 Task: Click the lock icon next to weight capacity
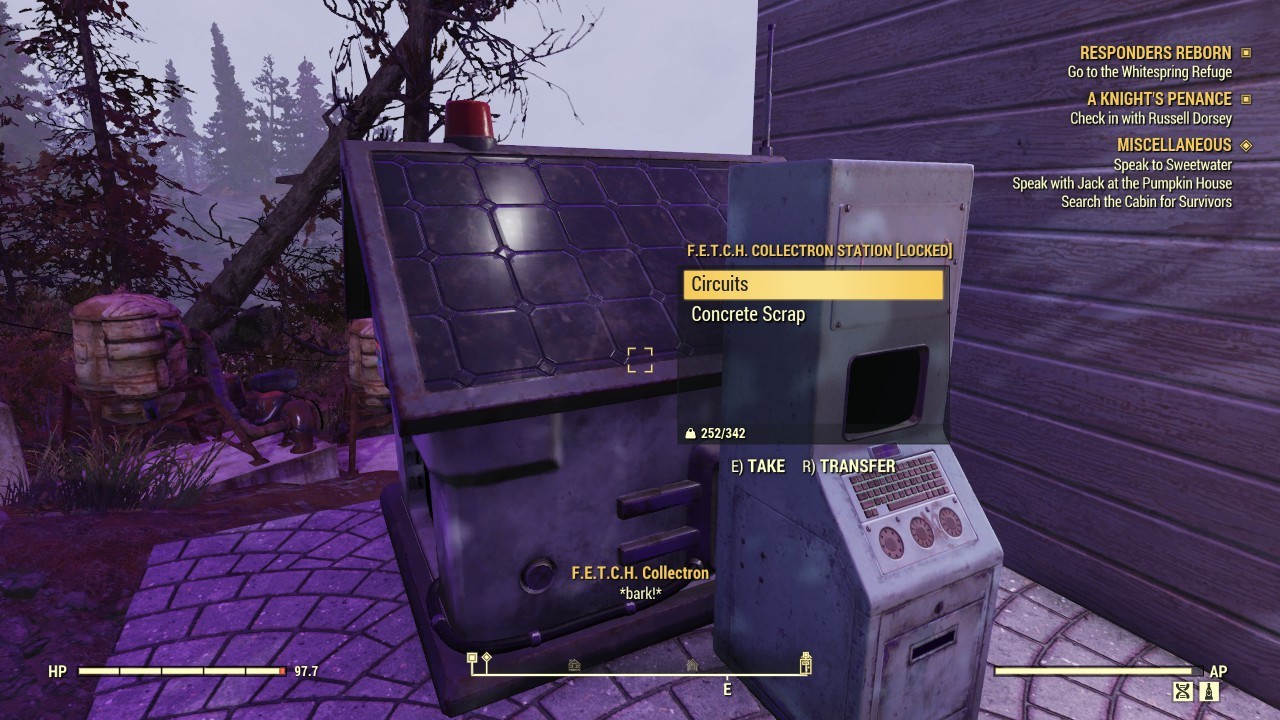(x=691, y=433)
